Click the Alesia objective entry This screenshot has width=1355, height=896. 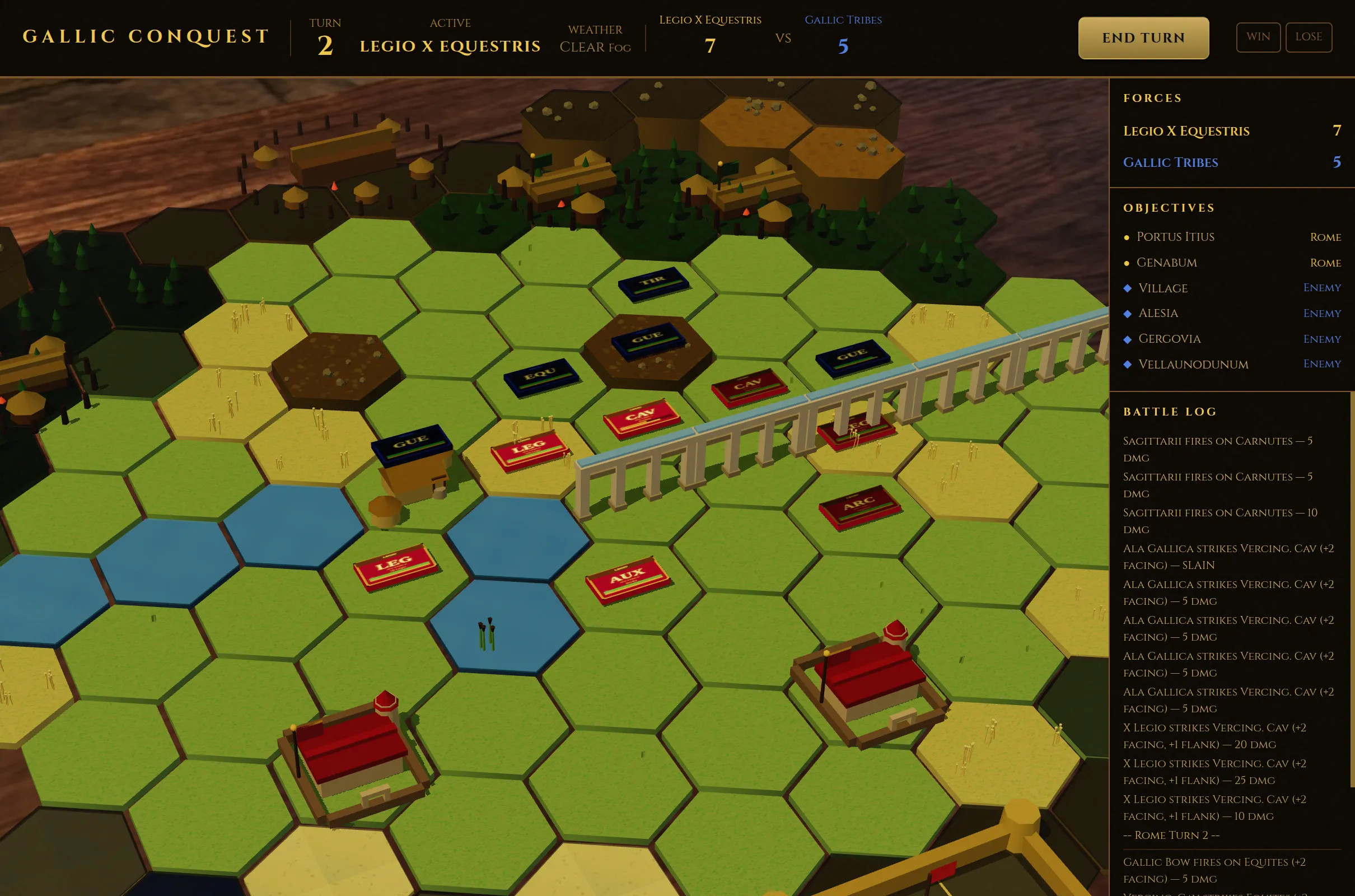pyautogui.click(x=1158, y=313)
